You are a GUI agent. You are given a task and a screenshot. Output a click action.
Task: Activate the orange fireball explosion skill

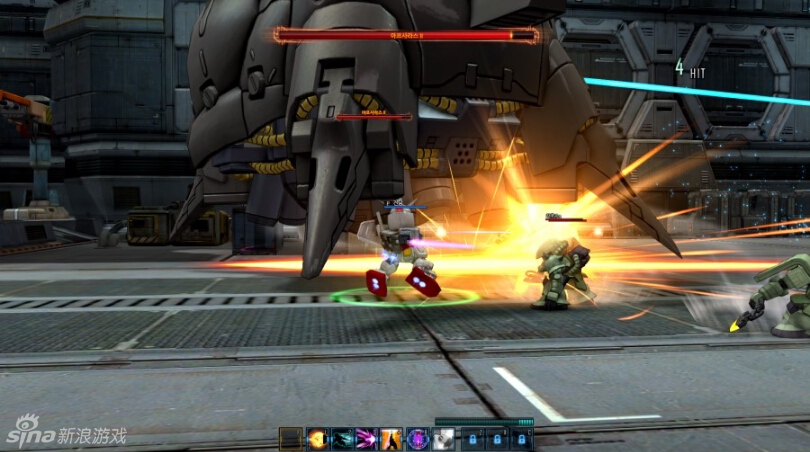click(x=317, y=439)
